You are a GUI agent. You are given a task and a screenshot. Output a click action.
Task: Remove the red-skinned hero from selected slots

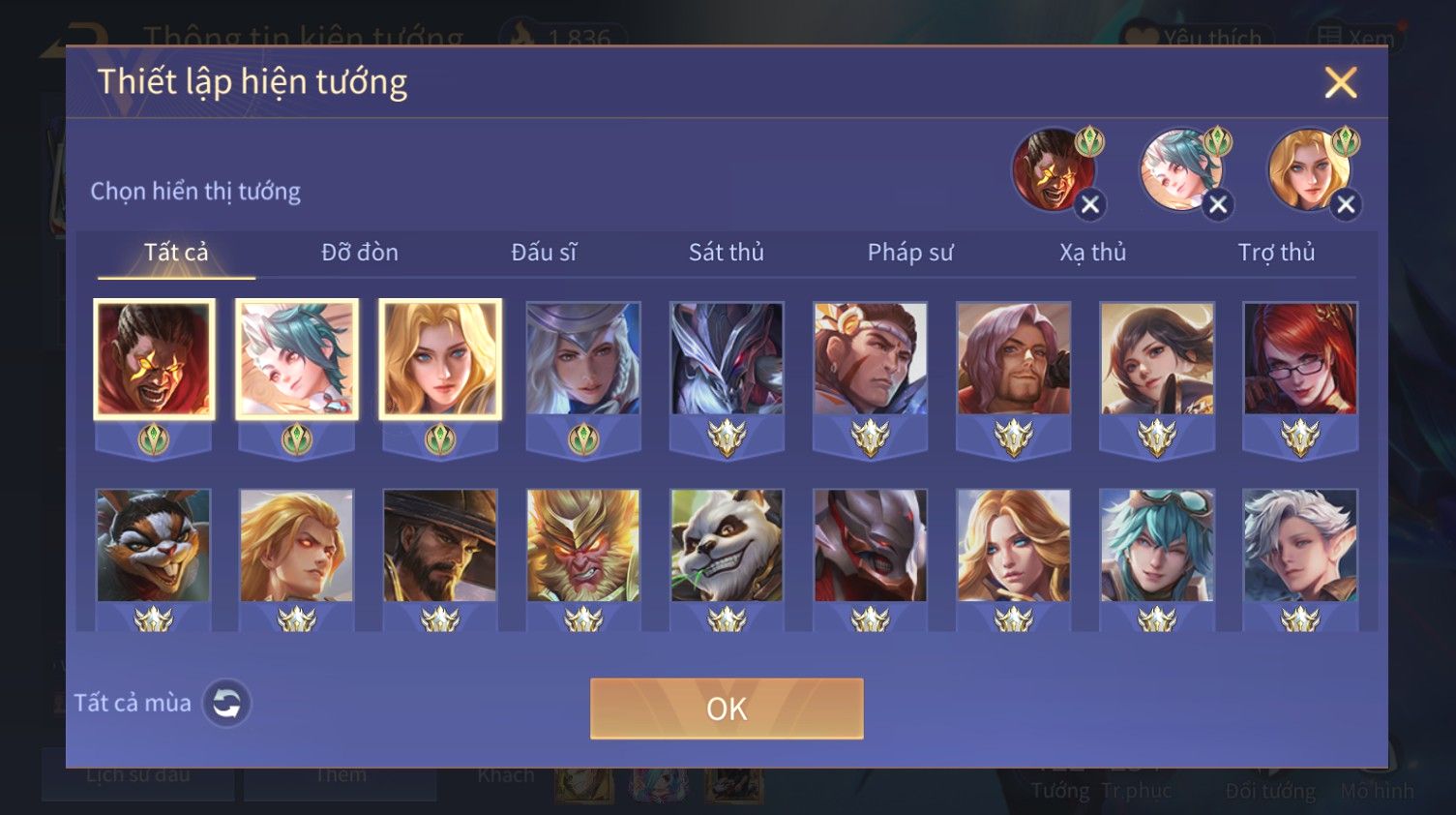[x=1090, y=205]
